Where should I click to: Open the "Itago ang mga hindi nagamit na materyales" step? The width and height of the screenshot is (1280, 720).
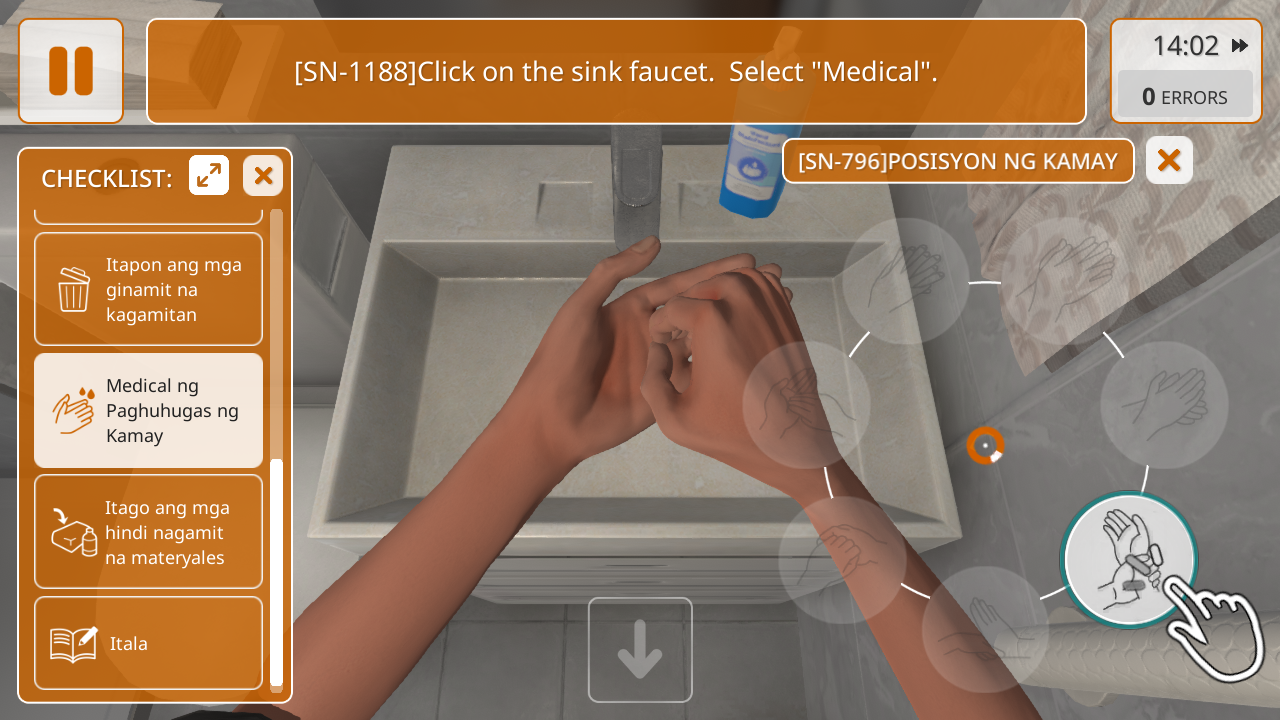click(x=148, y=532)
